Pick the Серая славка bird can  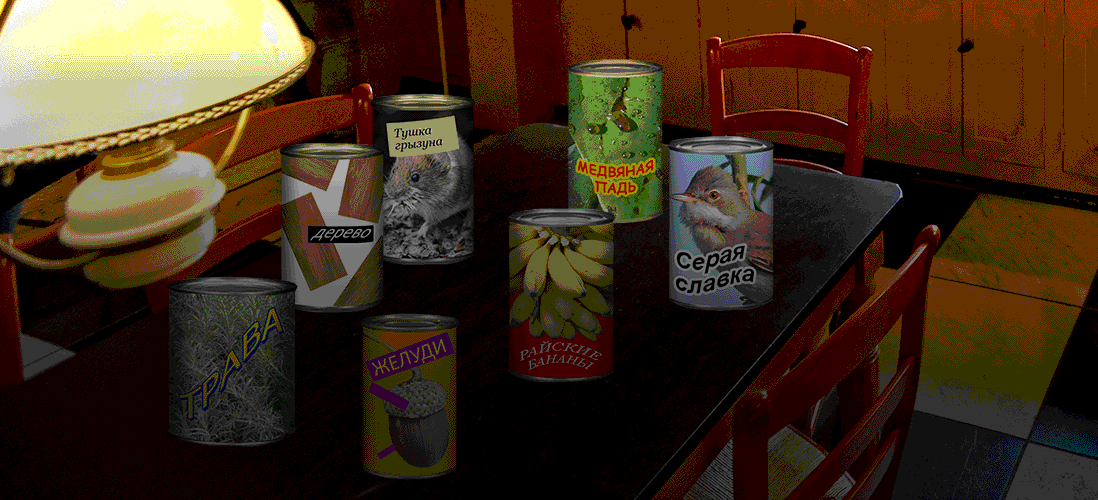pos(721,224)
